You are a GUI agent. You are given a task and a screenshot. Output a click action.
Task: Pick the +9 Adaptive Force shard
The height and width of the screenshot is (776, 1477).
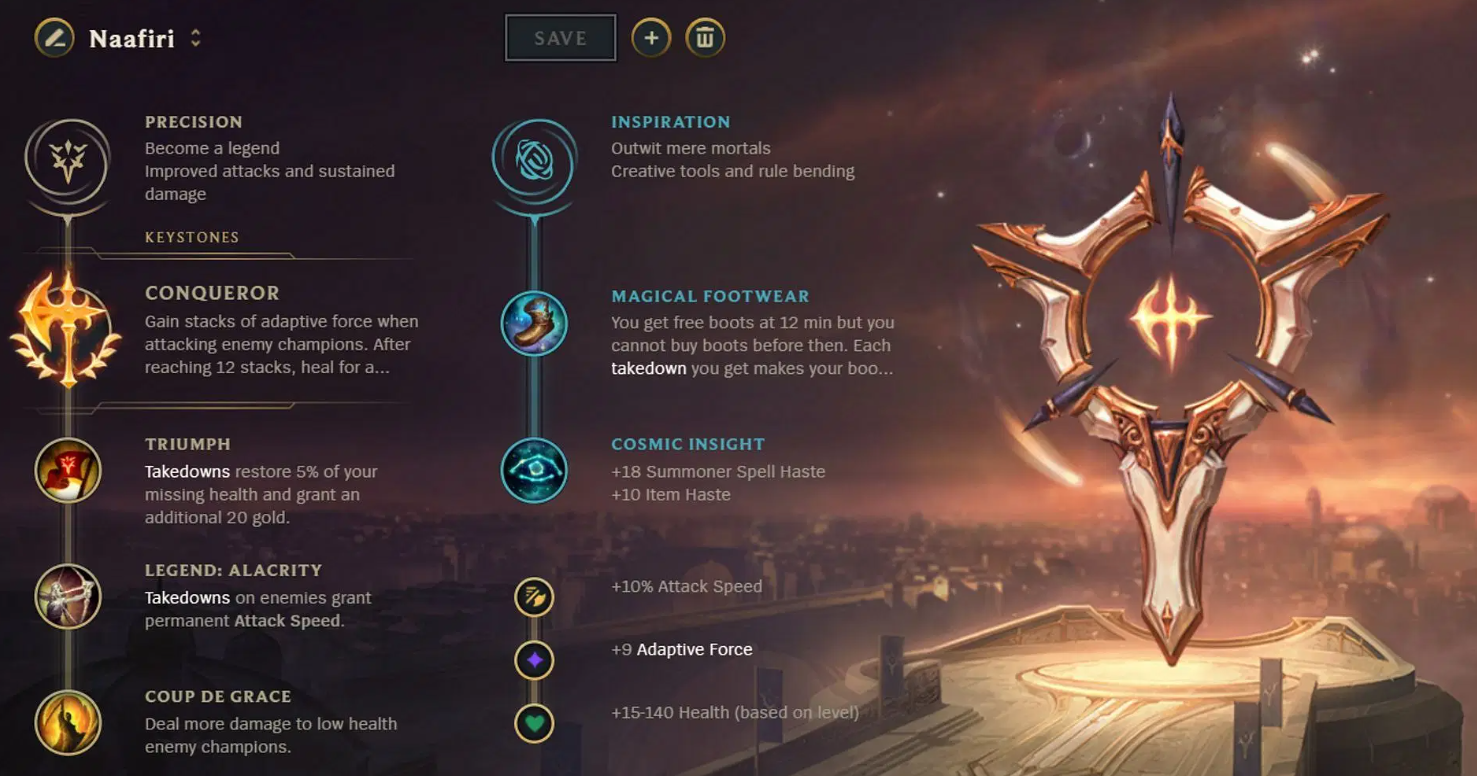[x=534, y=660]
